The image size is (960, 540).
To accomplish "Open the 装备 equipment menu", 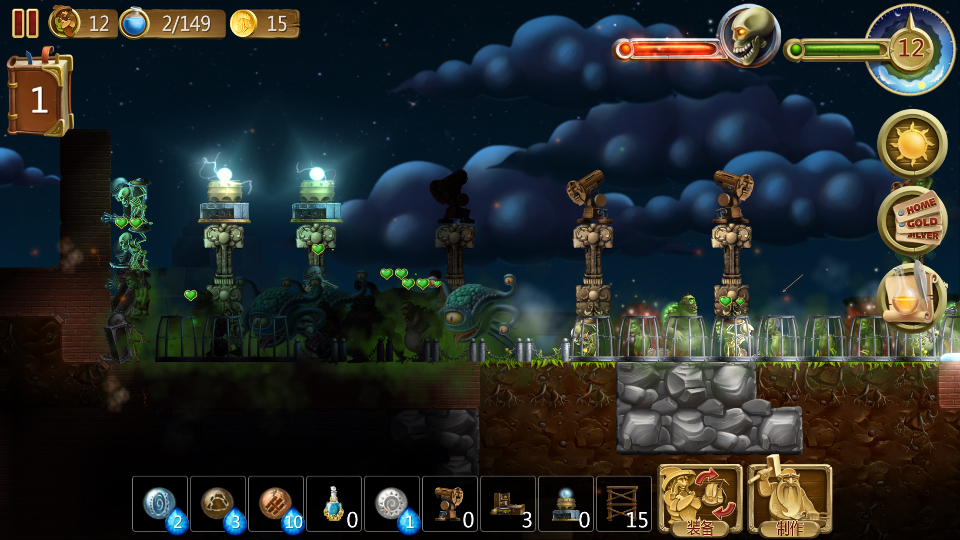I will [700, 499].
